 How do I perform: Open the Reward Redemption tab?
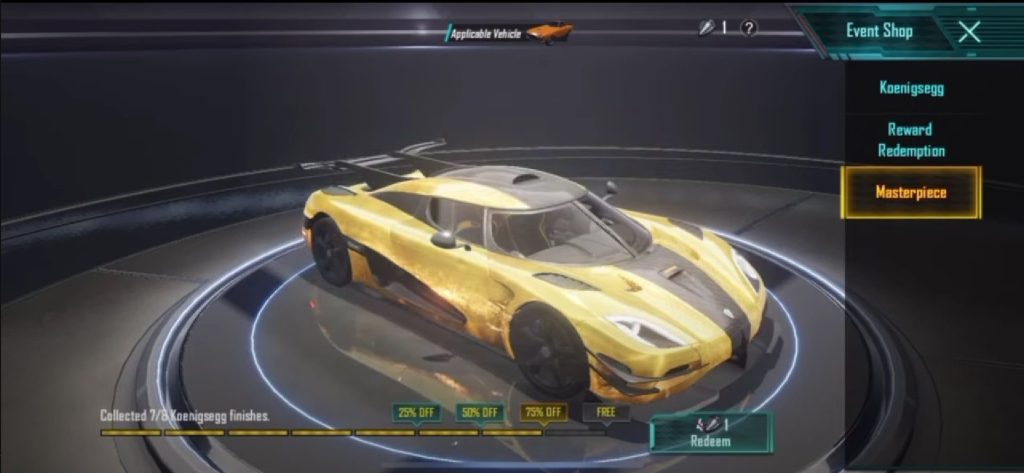[x=910, y=140]
